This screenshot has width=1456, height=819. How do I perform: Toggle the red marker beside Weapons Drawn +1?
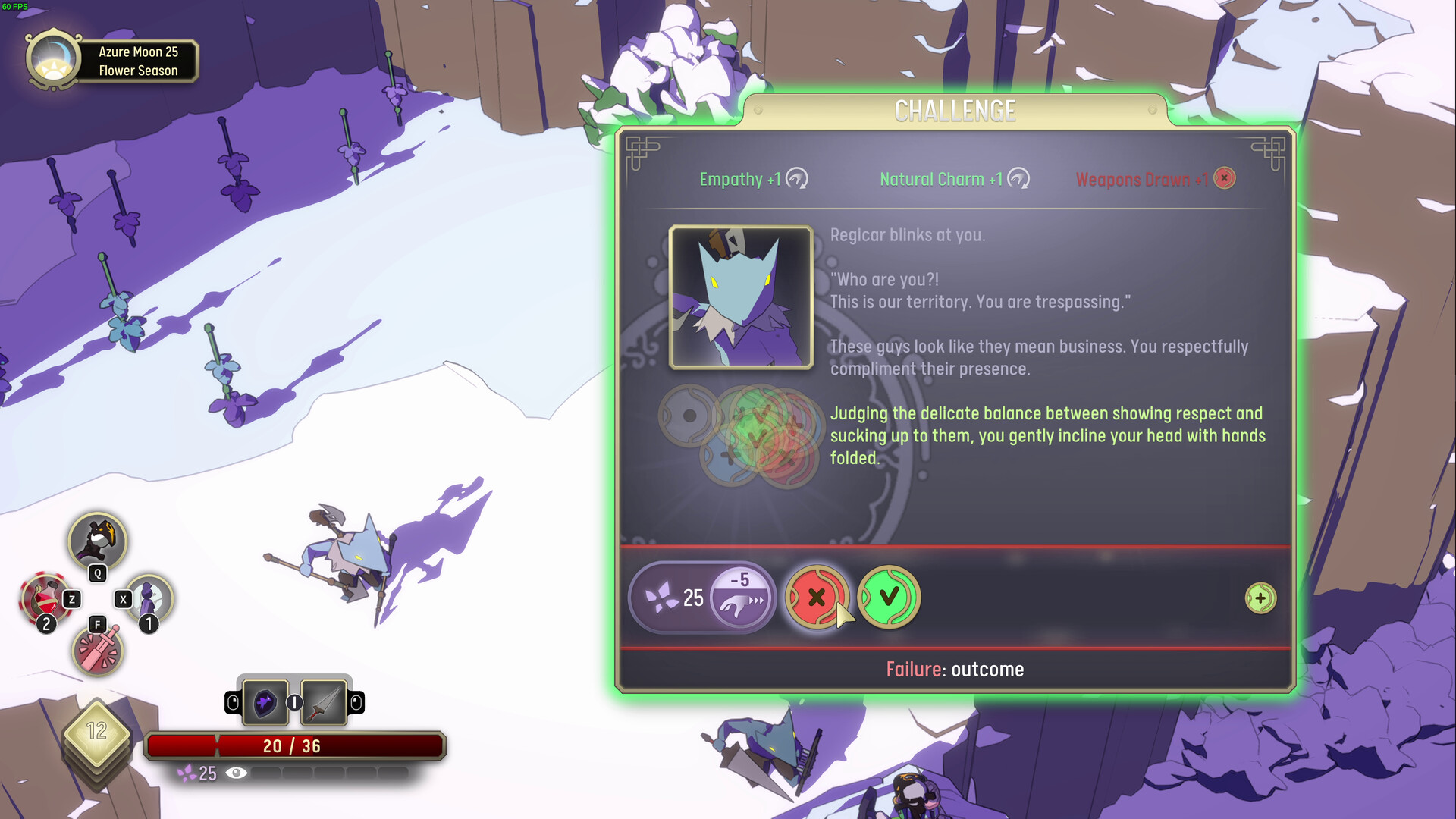(x=1223, y=178)
